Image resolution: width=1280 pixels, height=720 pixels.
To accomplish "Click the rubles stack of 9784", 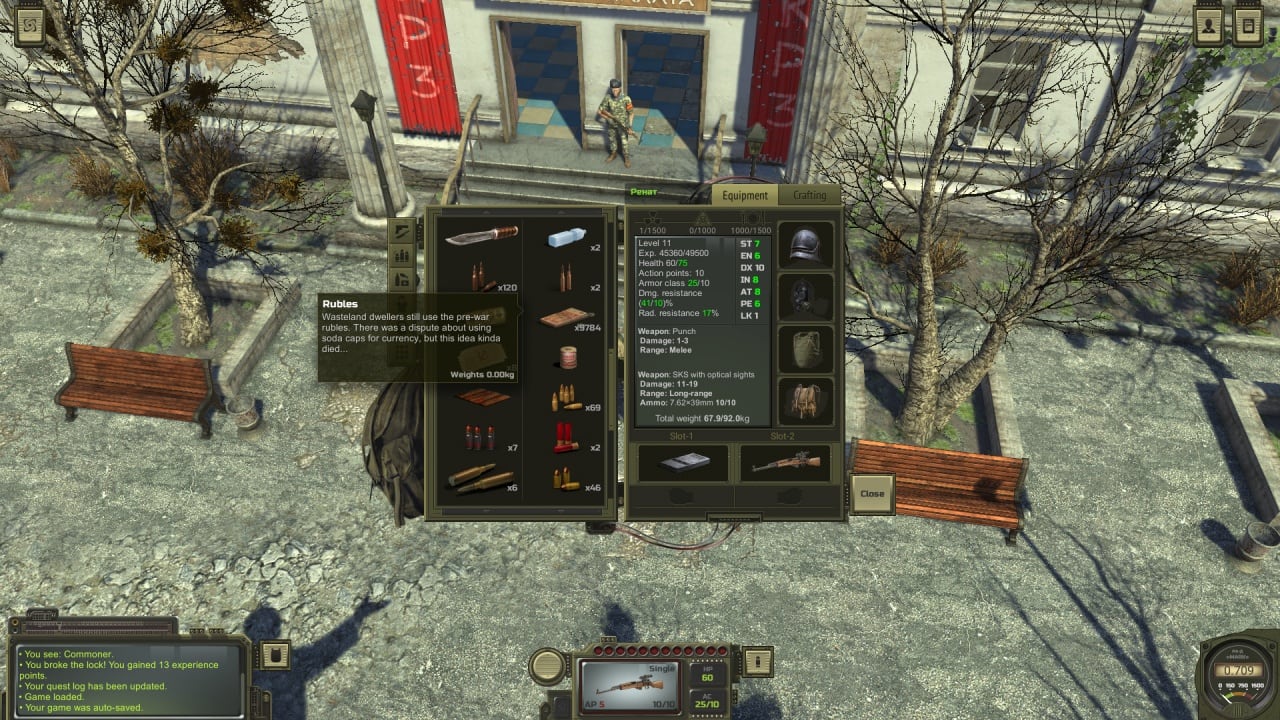I will point(566,319).
